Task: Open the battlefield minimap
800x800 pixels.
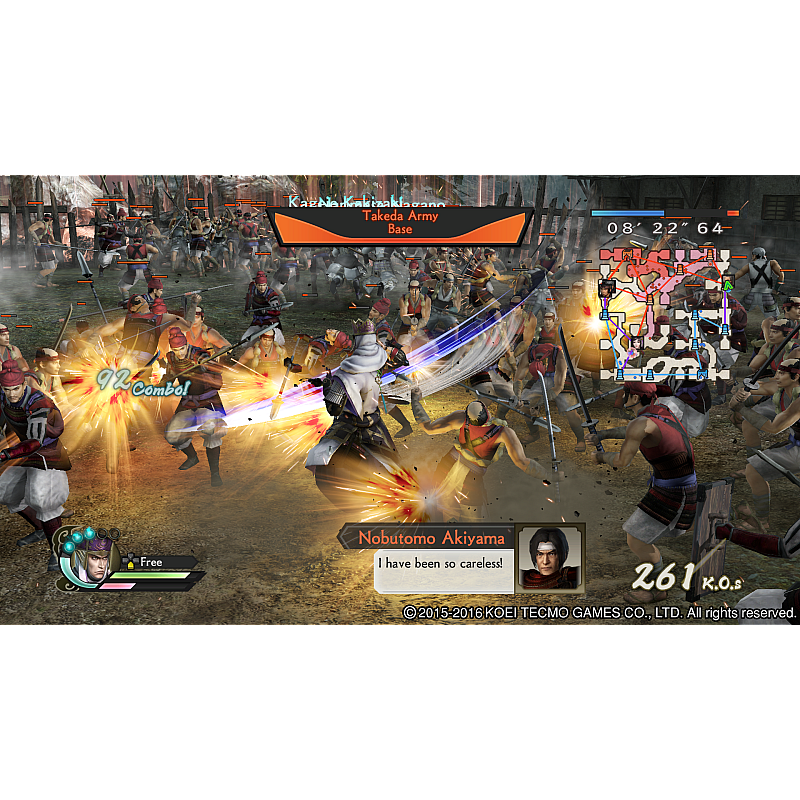Action: tap(666, 314)
